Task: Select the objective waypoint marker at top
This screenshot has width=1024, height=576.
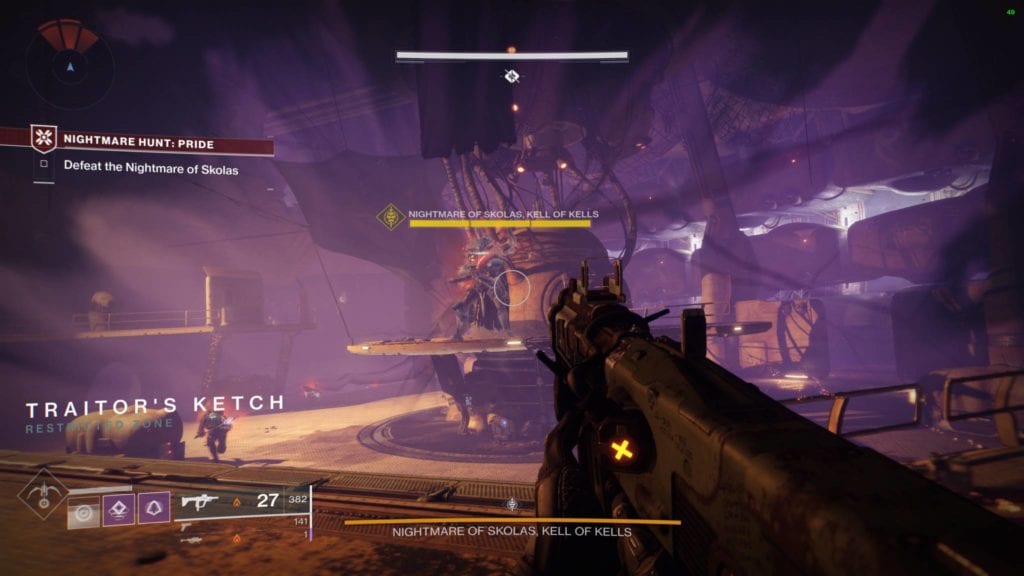Action: point(512,76)
